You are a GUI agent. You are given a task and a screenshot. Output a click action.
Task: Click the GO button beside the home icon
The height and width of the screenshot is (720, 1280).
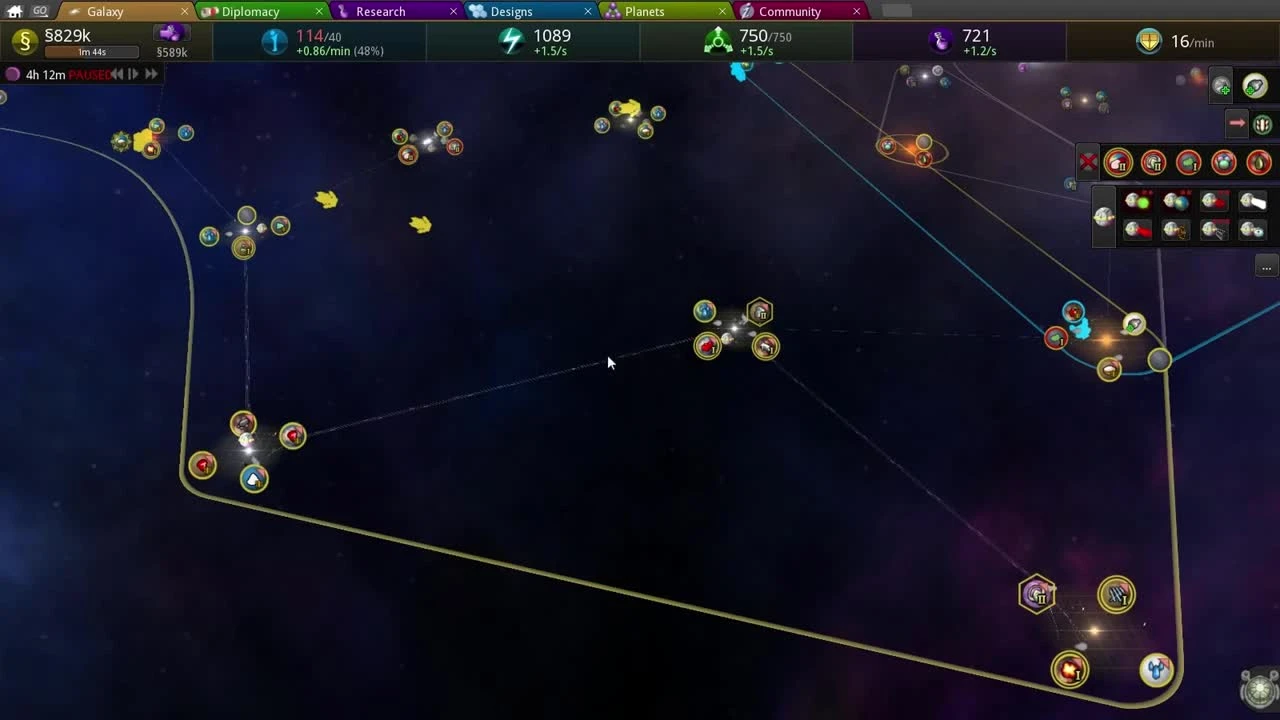(39, 10)
